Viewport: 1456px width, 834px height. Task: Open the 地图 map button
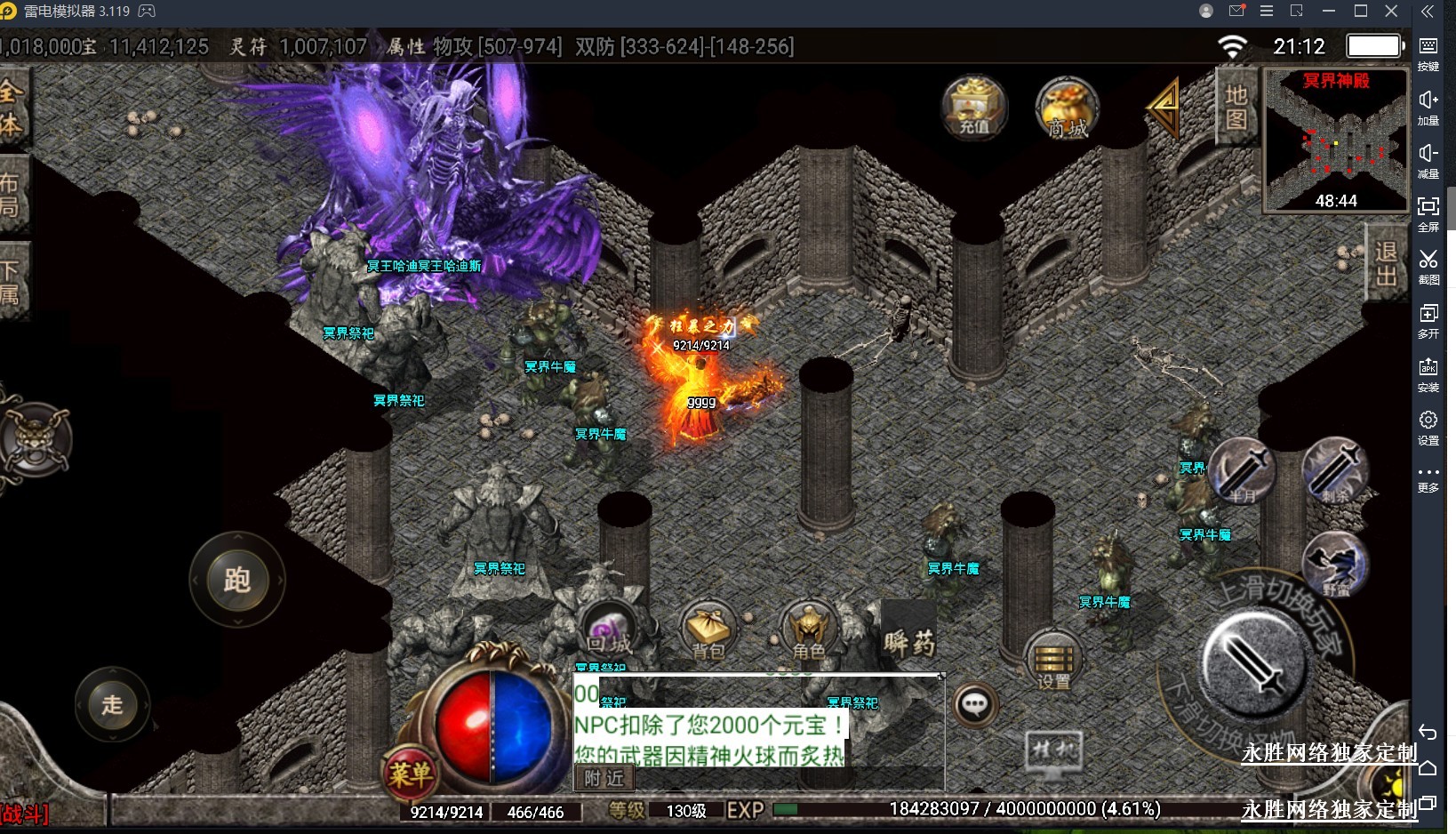pyautogui.click(x=1236, y=107)
